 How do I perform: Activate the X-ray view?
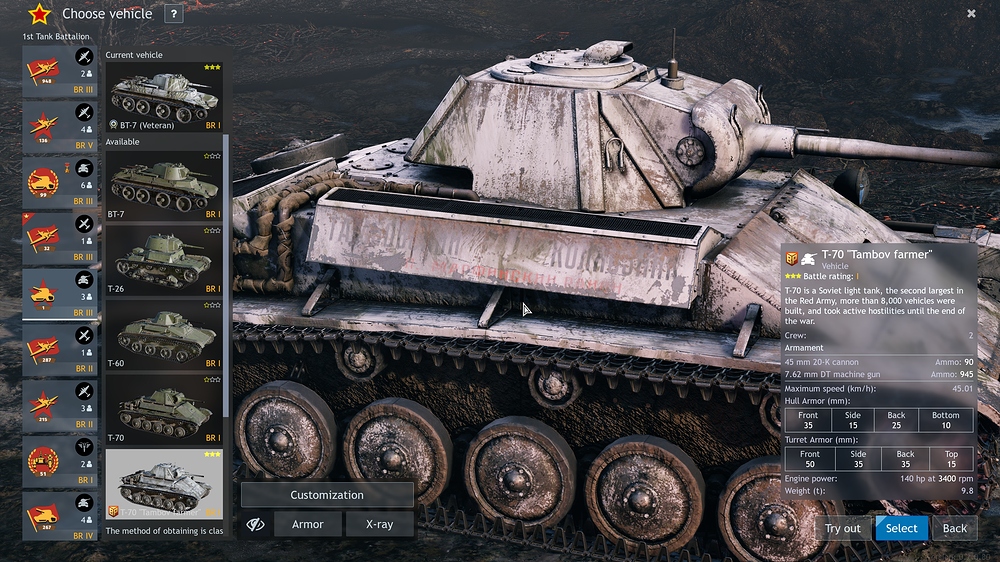coord(379,524)
